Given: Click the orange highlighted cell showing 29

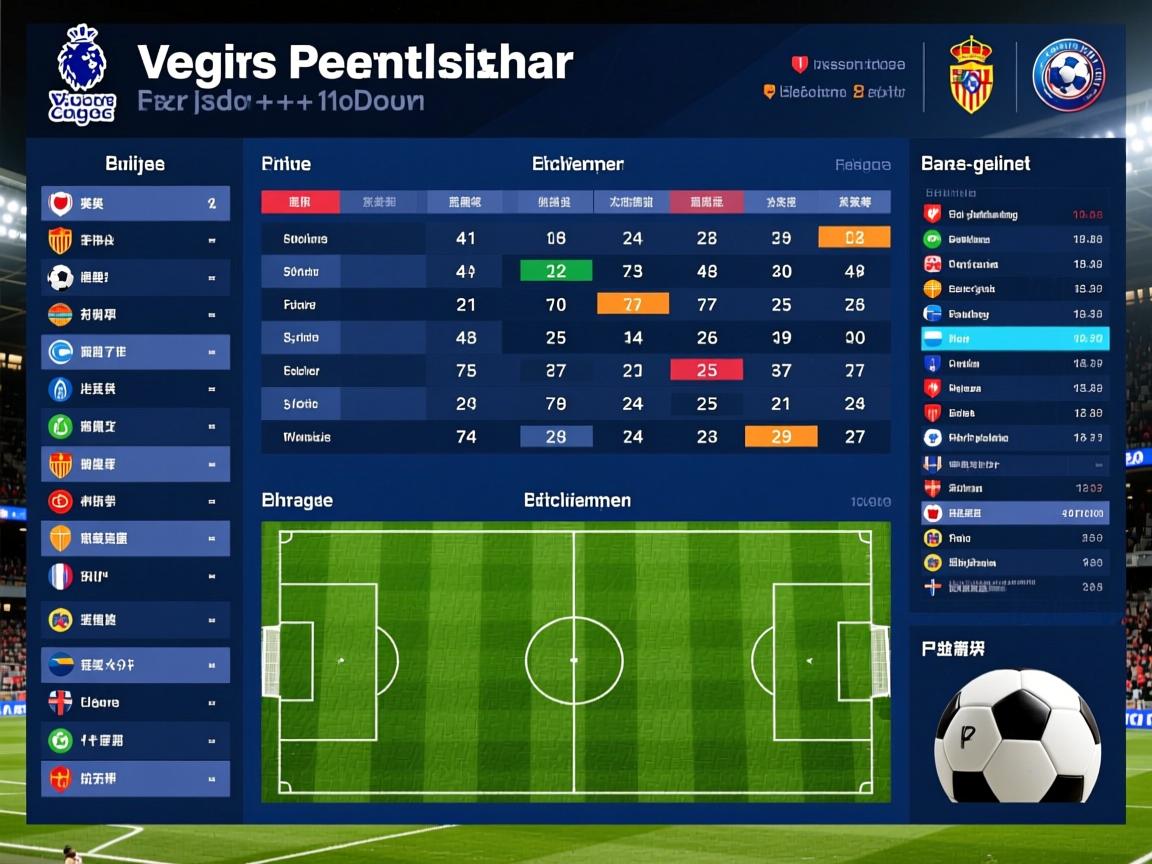Looking at the screenshot, I should click(781, 436).
